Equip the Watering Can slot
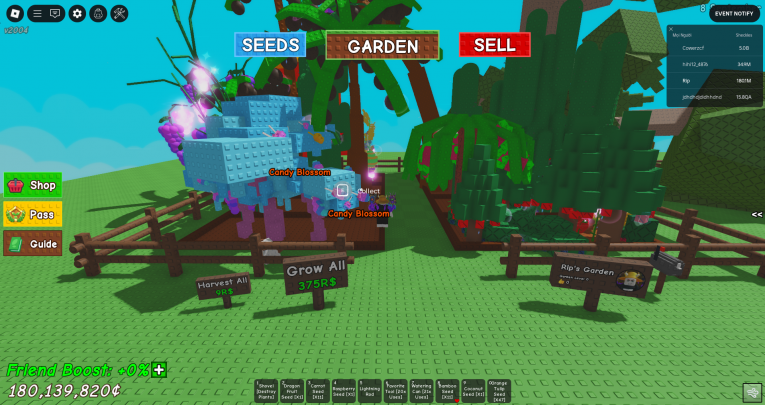Screen dimensions: 765x405 [422, 391]
